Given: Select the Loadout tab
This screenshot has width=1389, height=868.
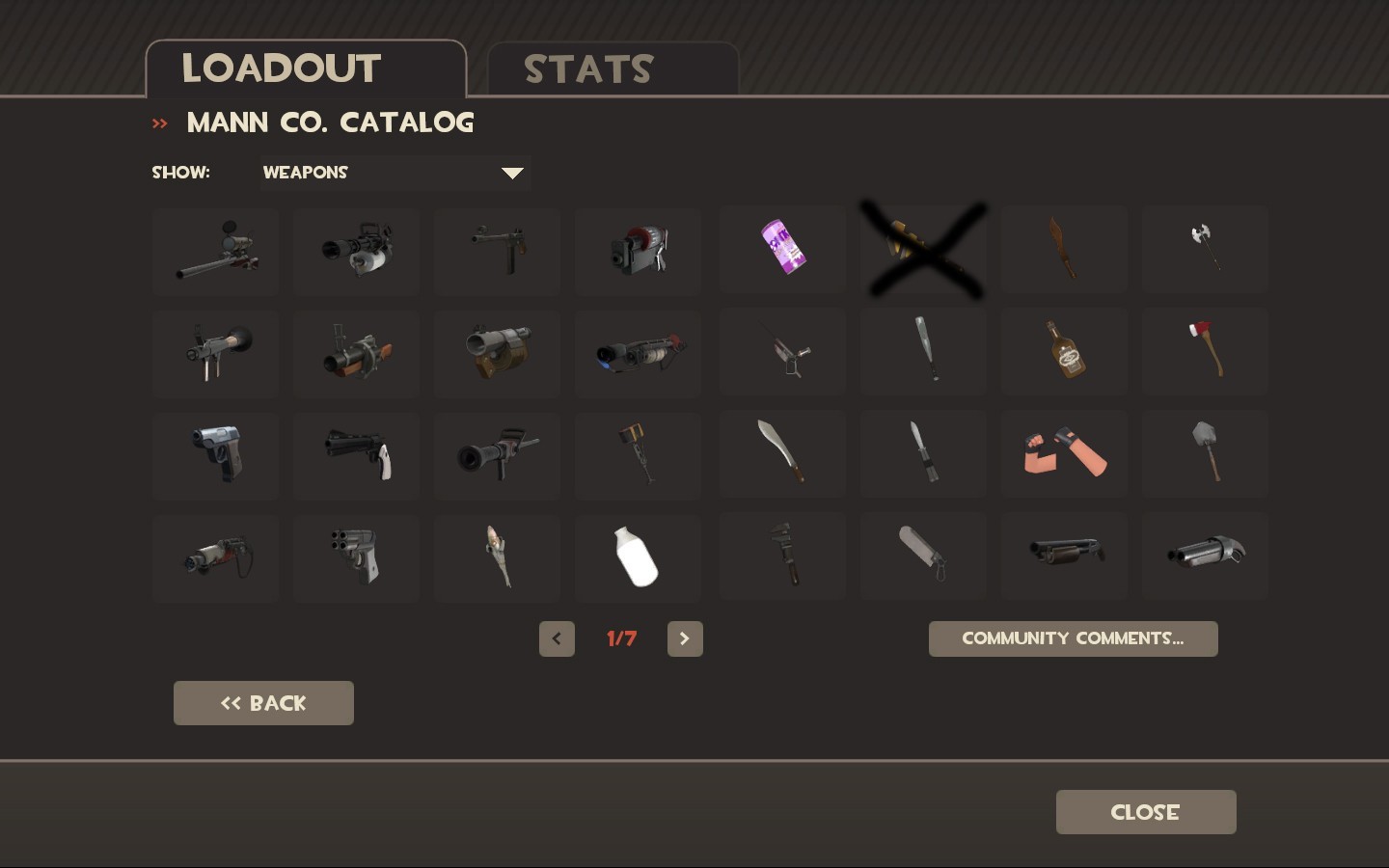Looking at the screenshot, I should [x=280, y=68].
